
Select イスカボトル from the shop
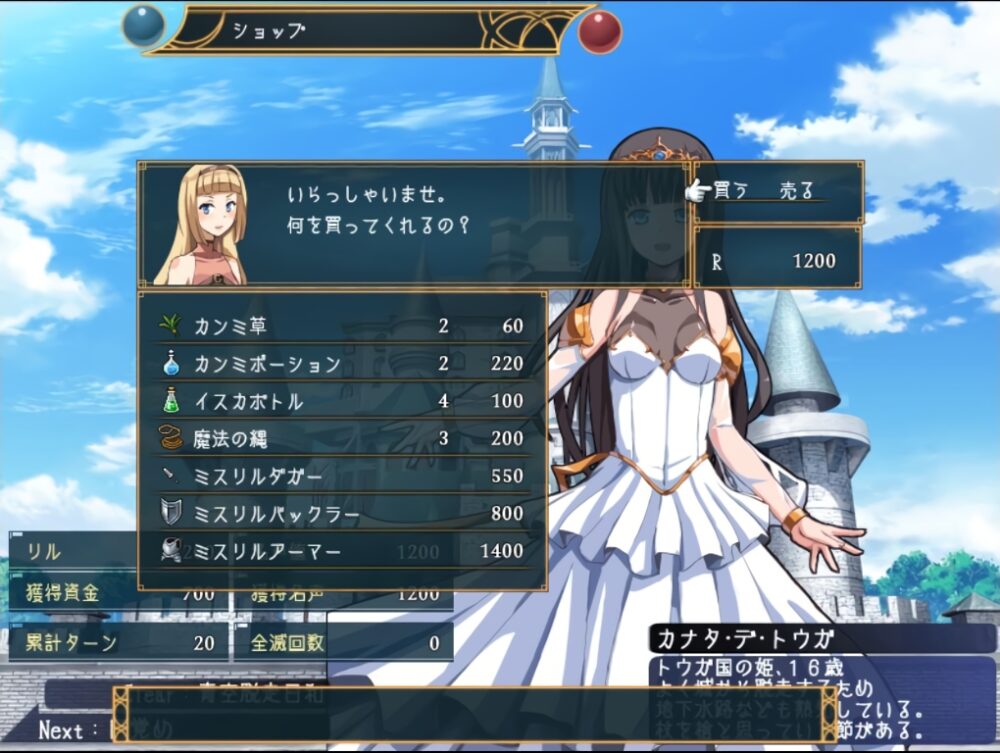coord(342,401)
